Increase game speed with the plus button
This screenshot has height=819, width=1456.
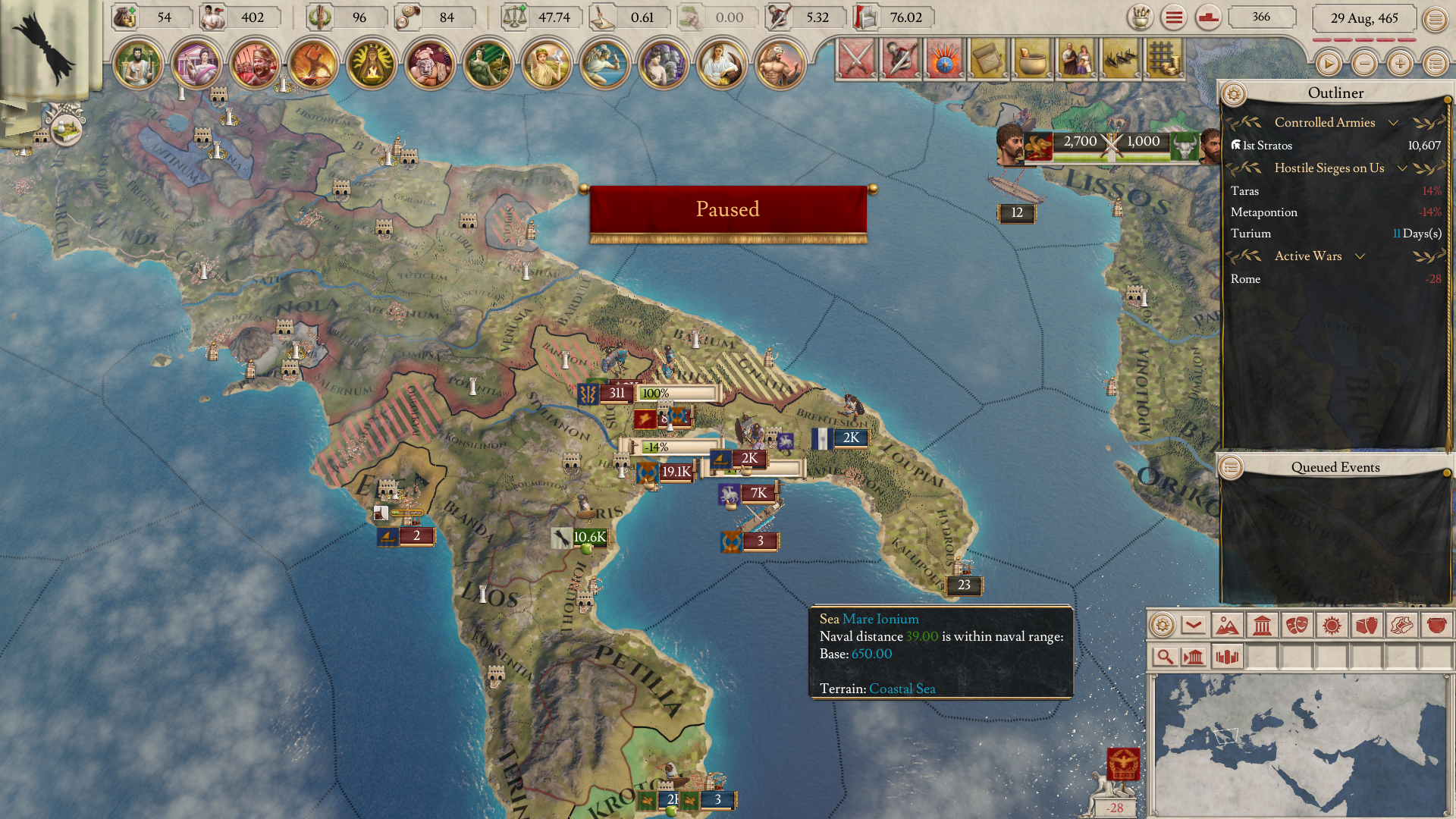pos(1400,64)
